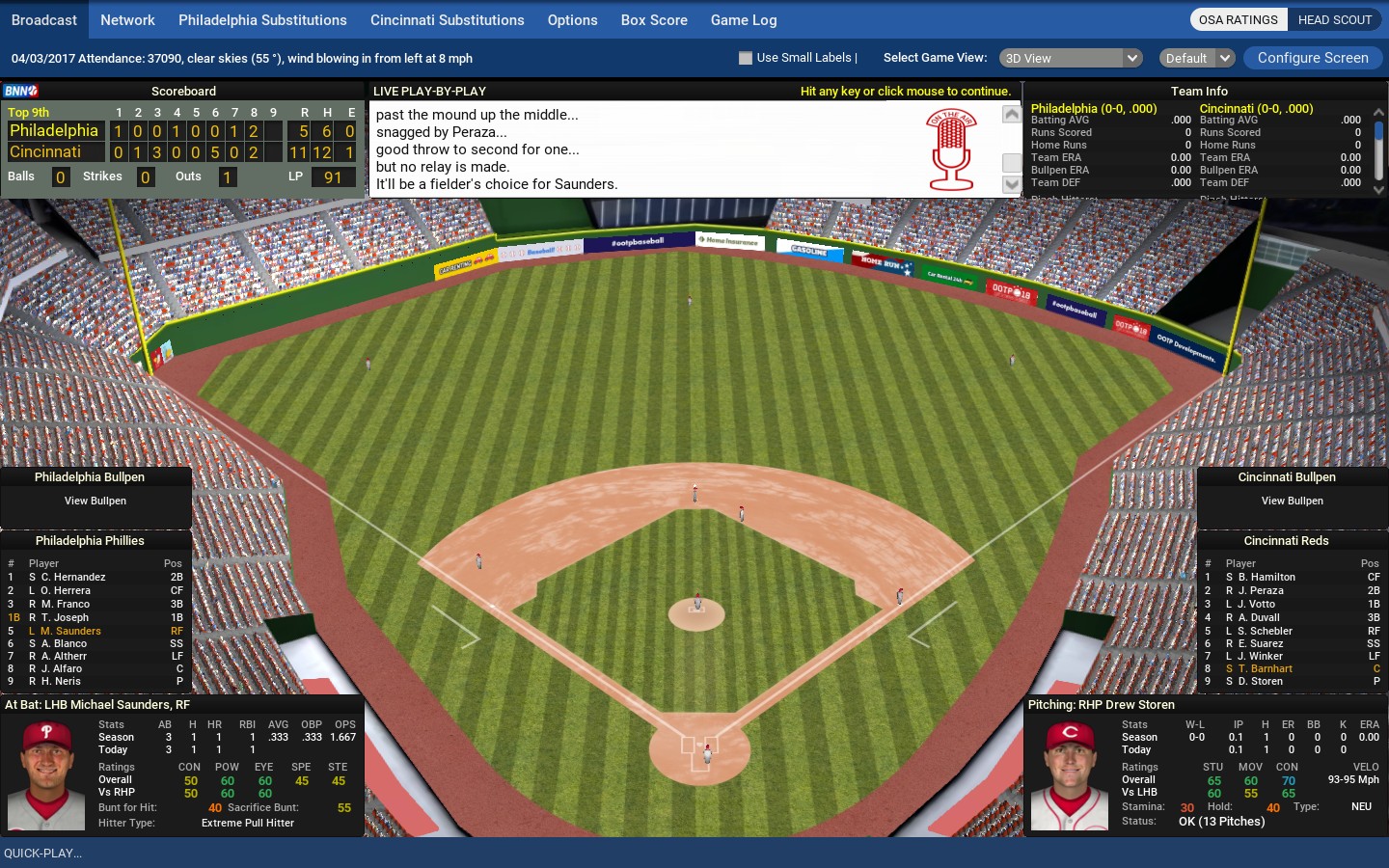Switch to the Broadcast tab
Screen dimensions: 1389x868
(44, 20)
